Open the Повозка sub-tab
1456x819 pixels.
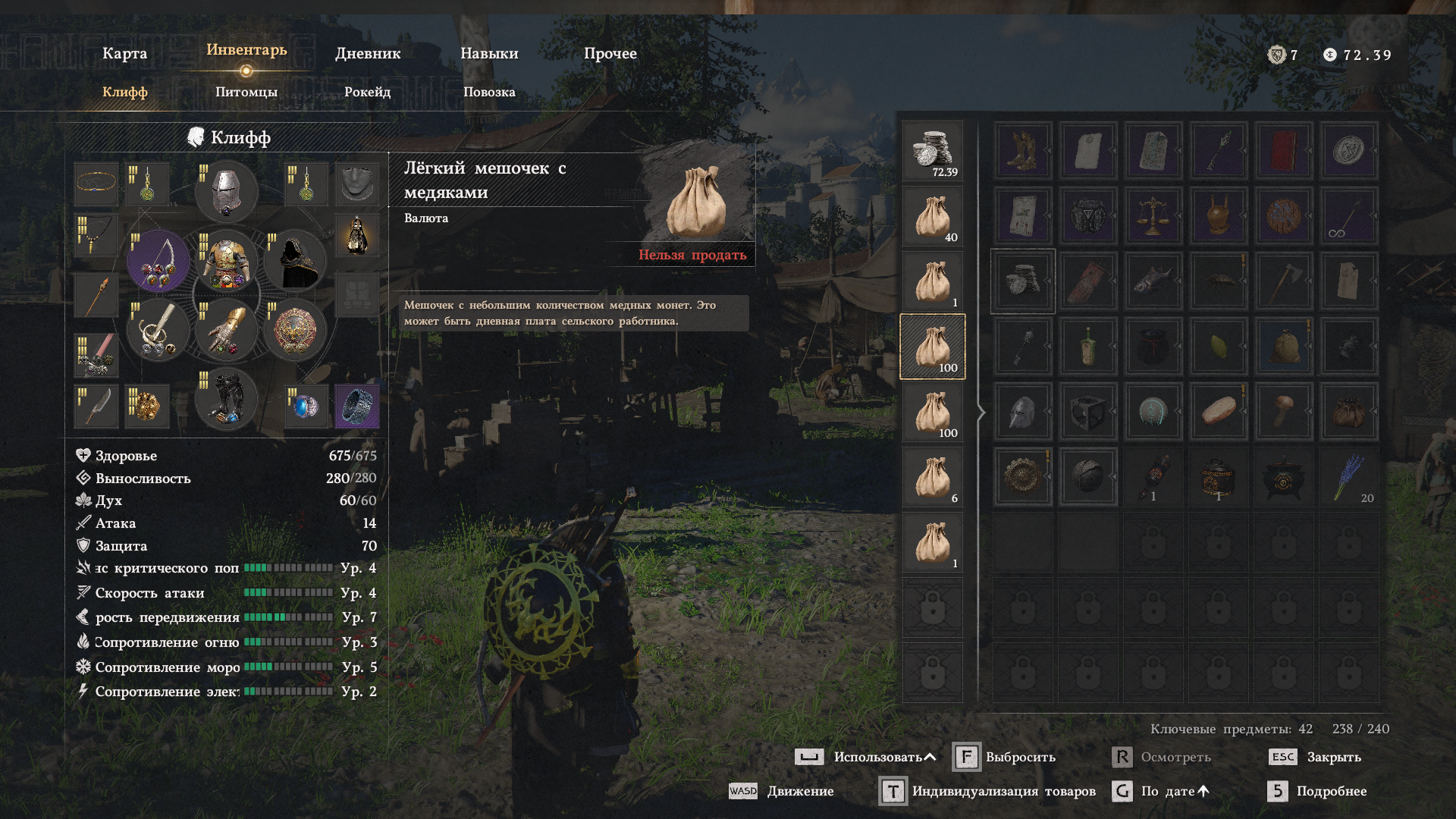coord(489,93)
